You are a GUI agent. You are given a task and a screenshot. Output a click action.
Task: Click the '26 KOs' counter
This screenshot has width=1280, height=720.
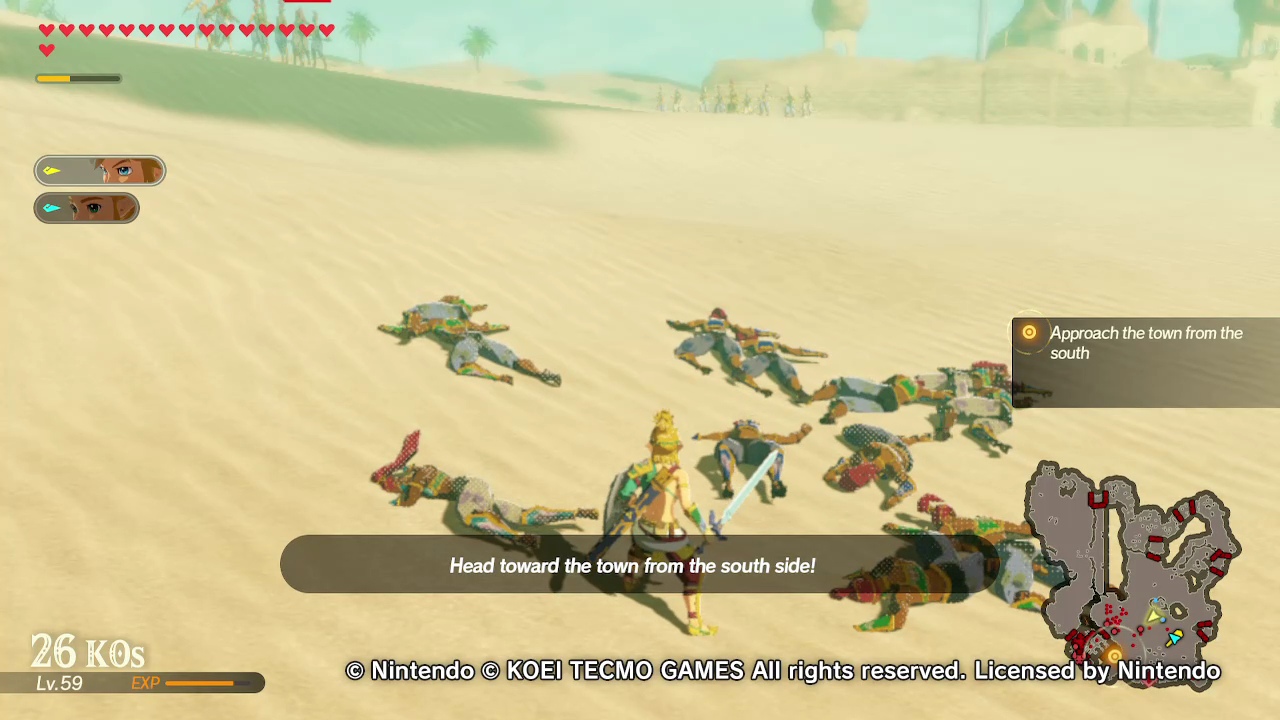(x=87, y=651)
